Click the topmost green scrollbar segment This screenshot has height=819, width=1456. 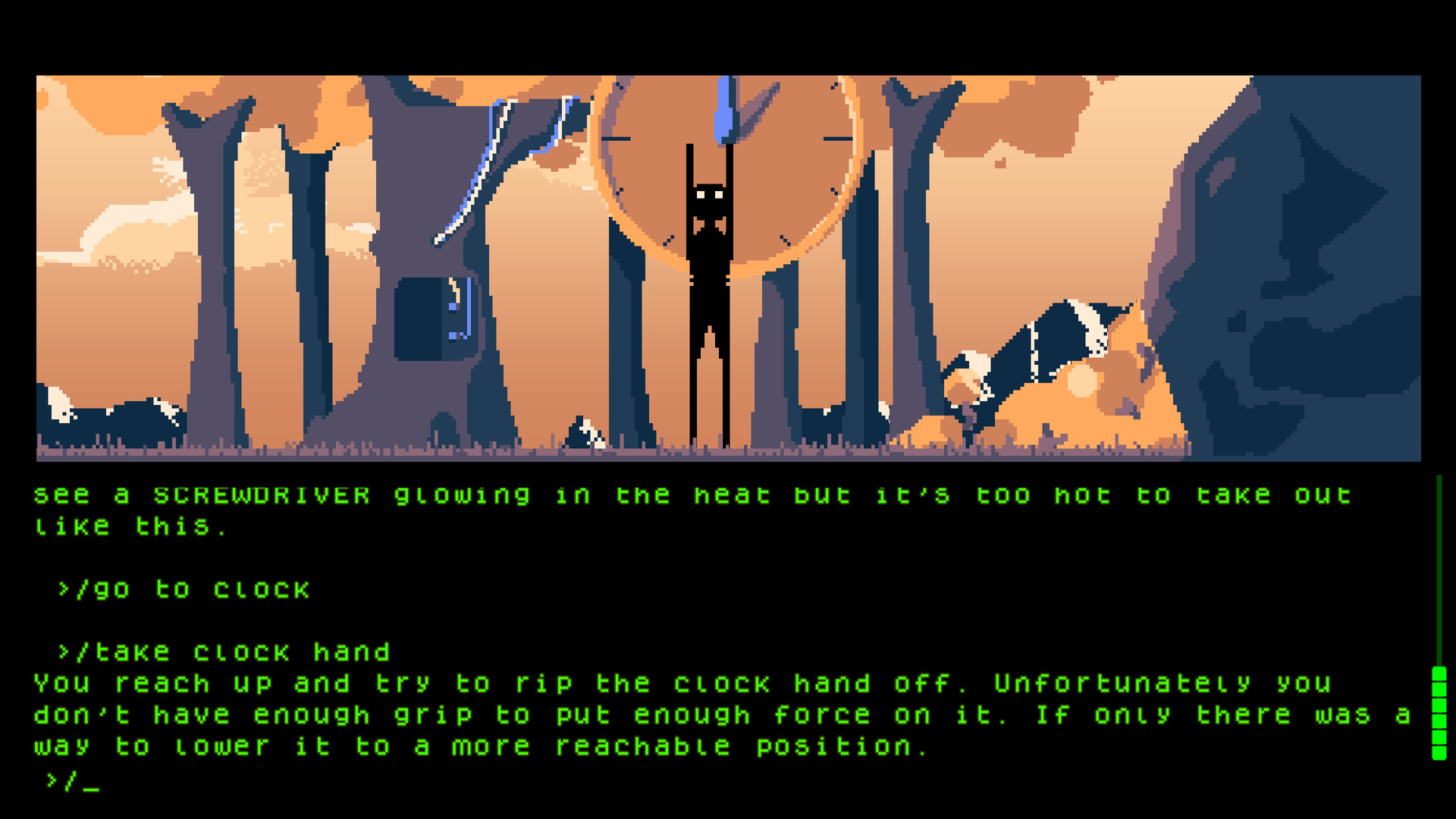1440,673
